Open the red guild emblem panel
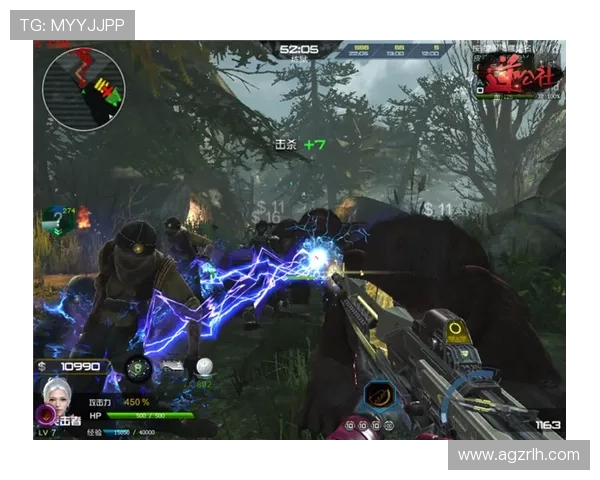Viewport: 600px width, 480px height. (518, 75)
